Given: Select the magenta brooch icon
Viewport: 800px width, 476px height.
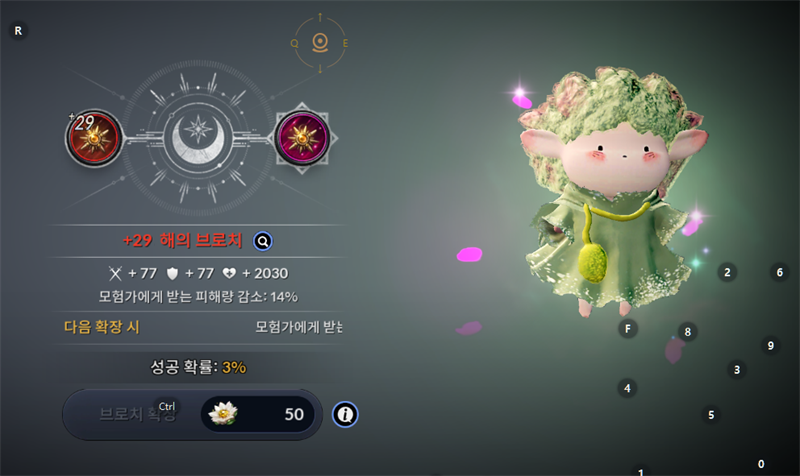Looking at the screenshot, I should [x=300, y=137].
